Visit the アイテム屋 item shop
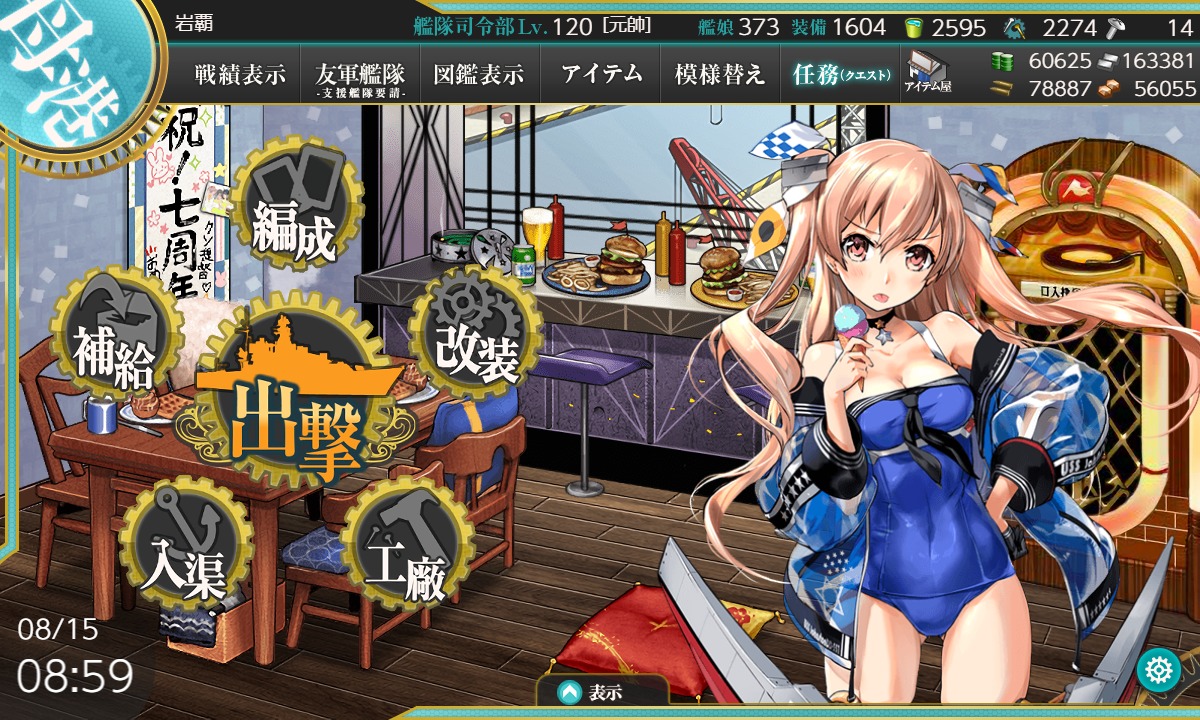1200x720 pixels. pyautogui.click(x=928, y=74)
